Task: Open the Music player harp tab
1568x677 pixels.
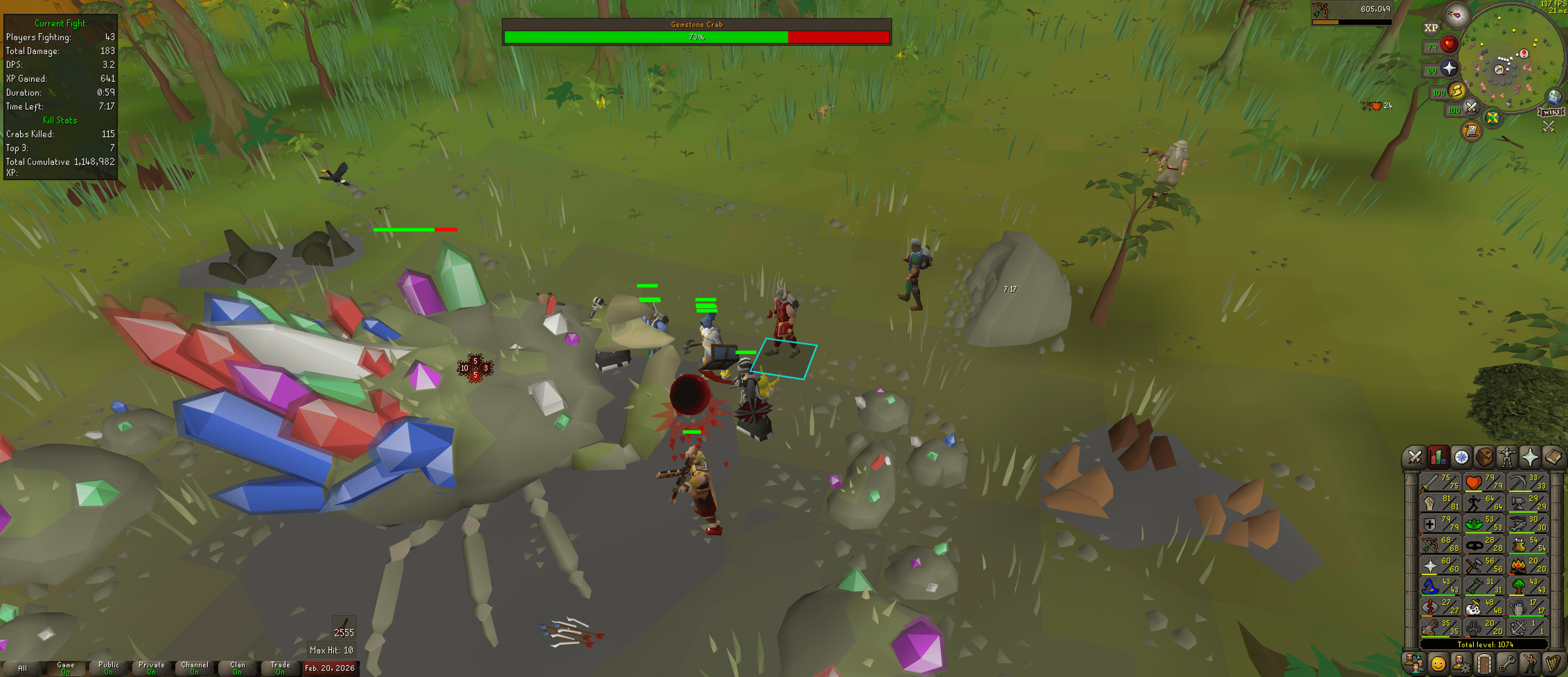Action: [1552, 664]
